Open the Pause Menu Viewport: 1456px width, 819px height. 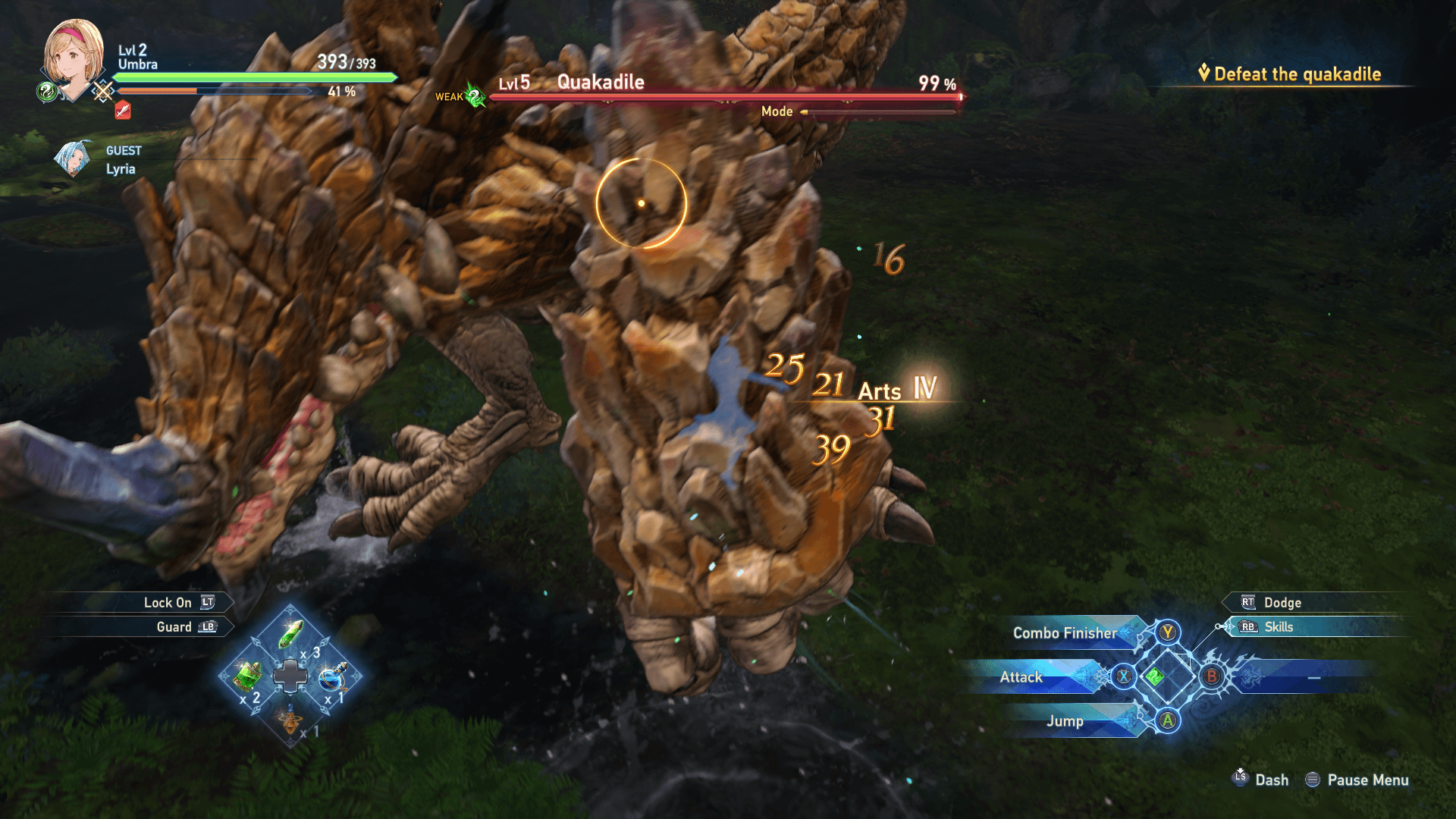pos(1367,780)
